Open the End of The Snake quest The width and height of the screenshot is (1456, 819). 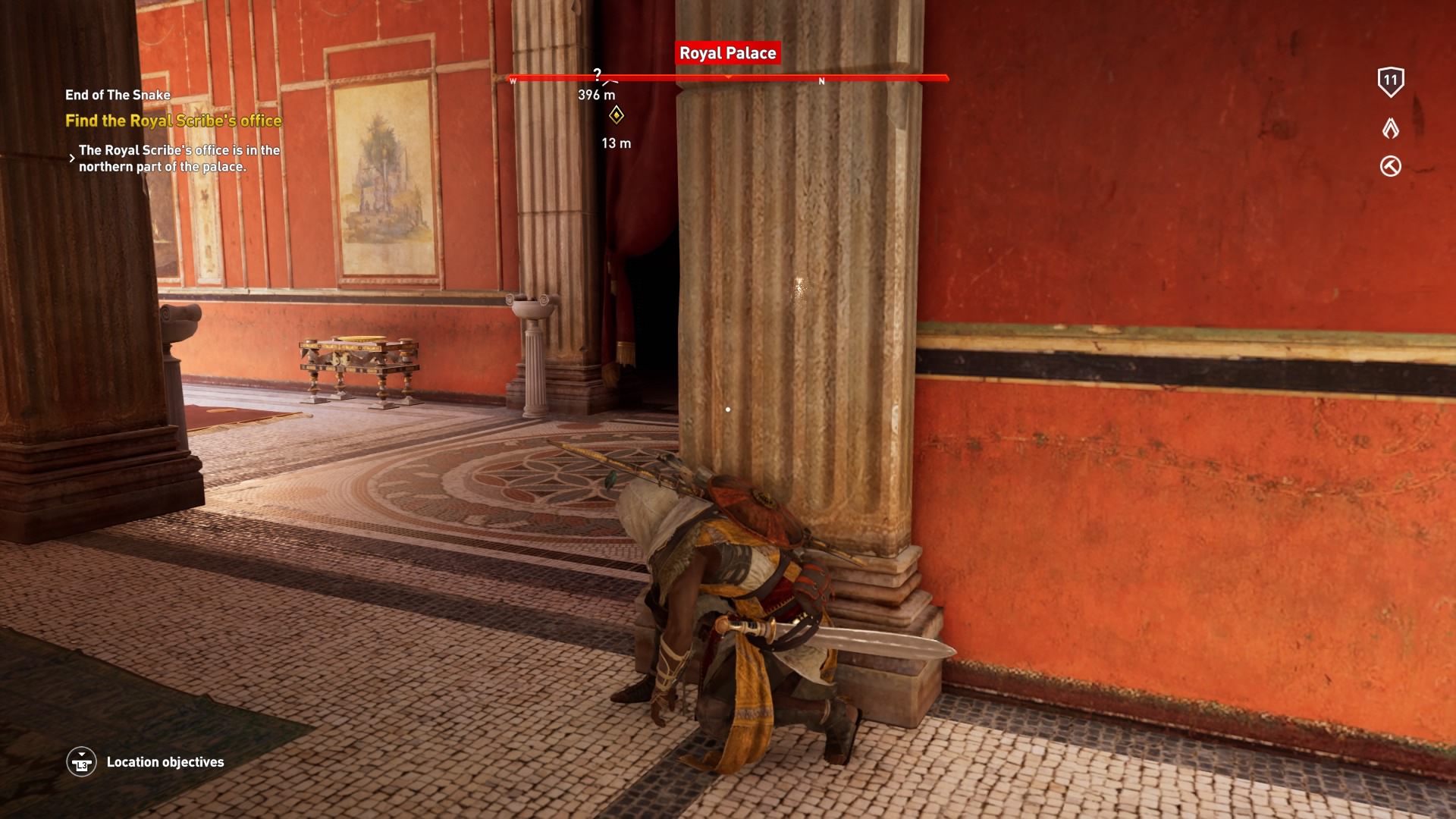click(x=118, y=95)
